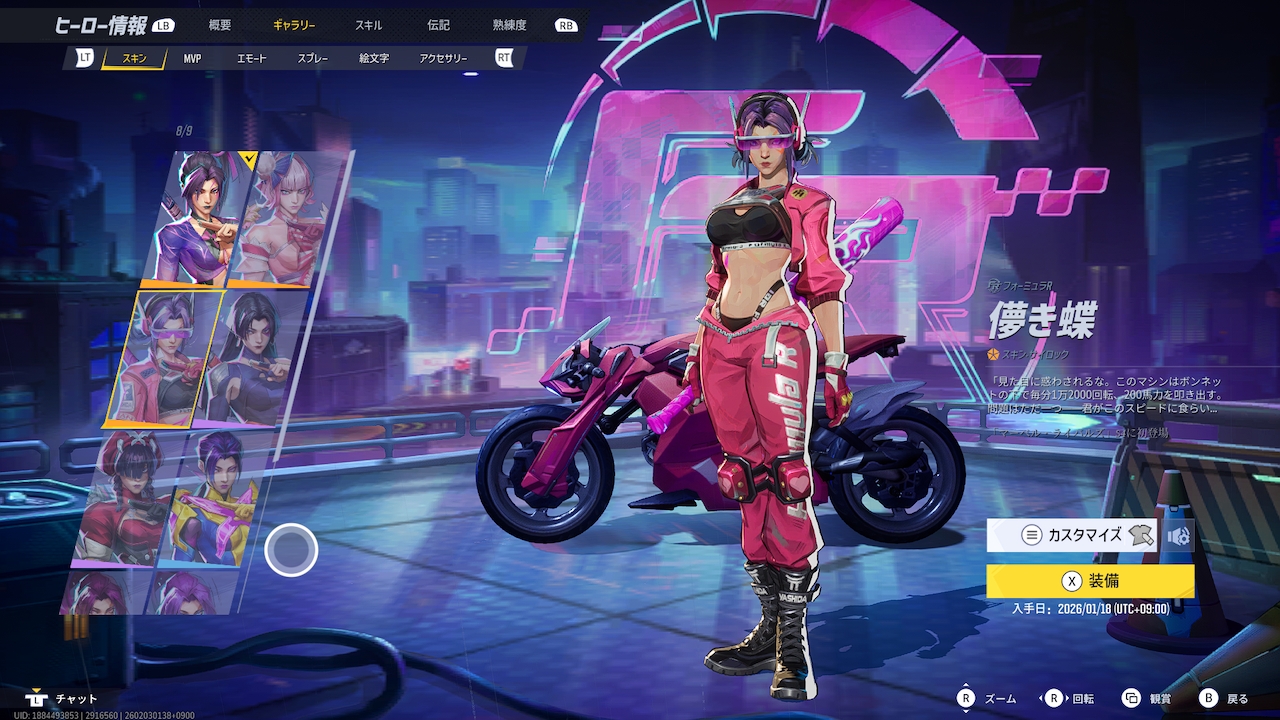Open the ギャラリー tab
Image resolution: width=1280 pixels, height=720 pixels.
click(x=294, y=25)
